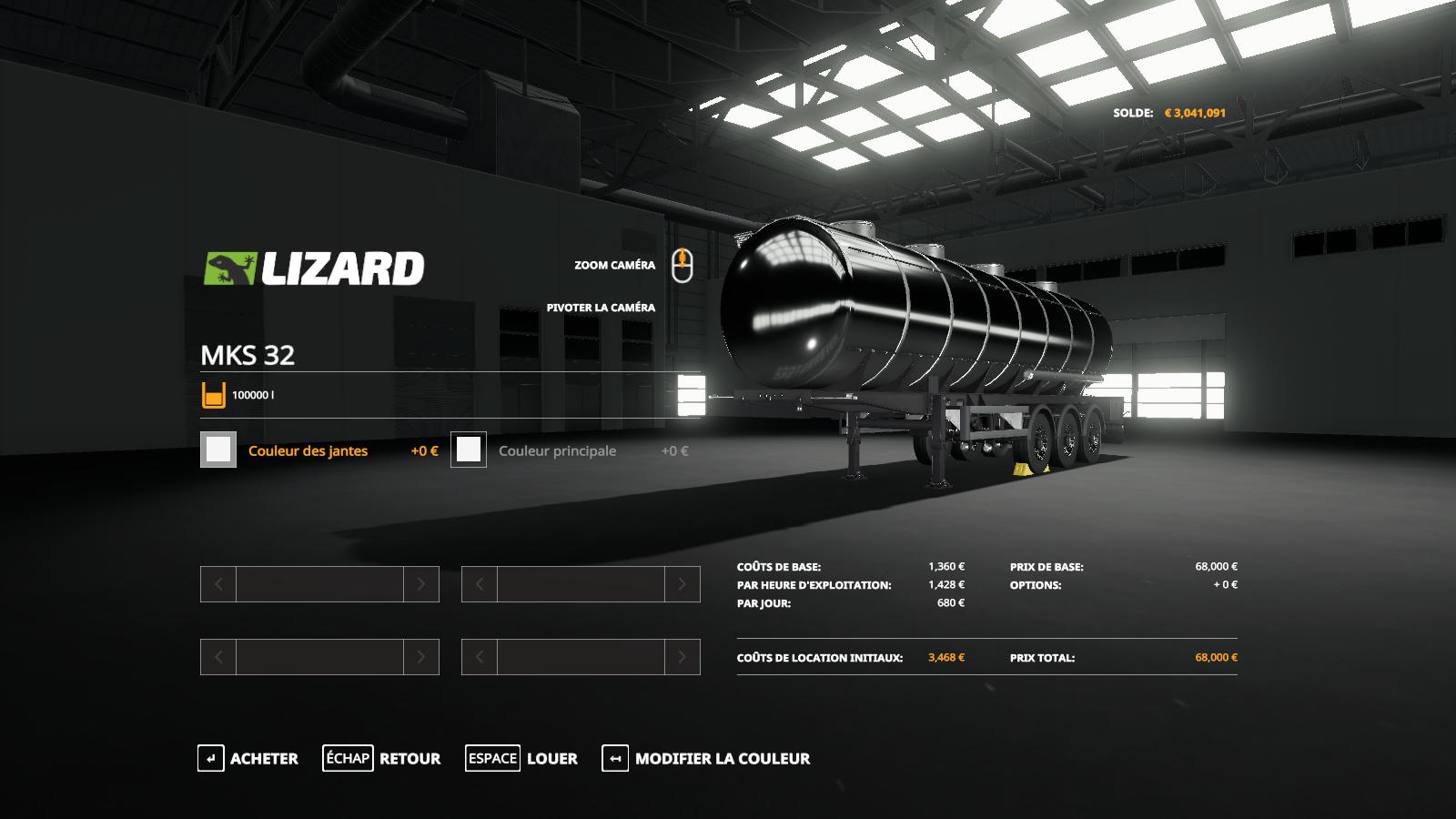Rent the trailer with LOUER

(x=521, y=758)
